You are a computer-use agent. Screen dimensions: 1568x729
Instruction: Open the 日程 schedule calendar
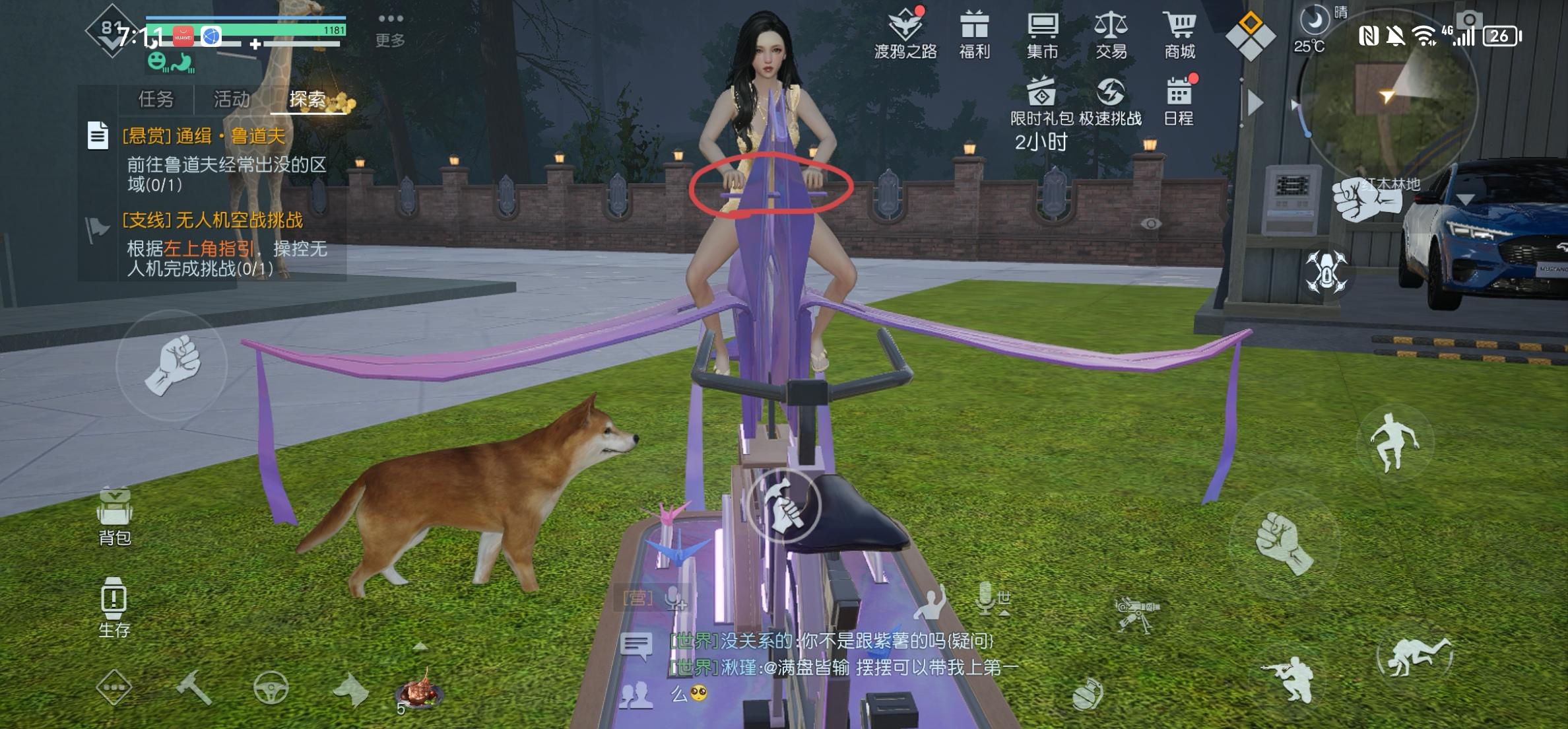tap(1179, 99)
